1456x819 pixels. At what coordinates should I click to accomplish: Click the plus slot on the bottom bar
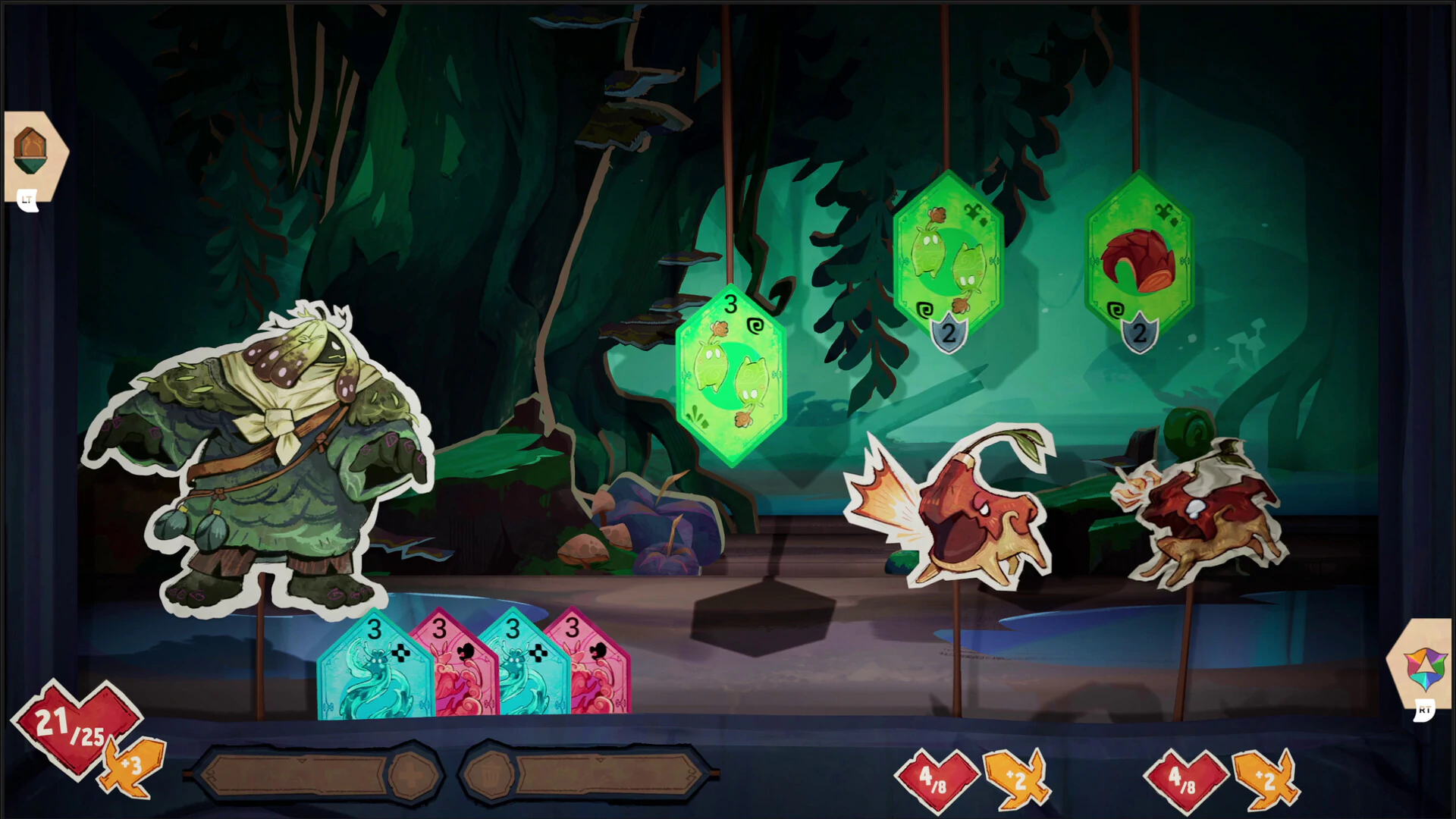412,775
